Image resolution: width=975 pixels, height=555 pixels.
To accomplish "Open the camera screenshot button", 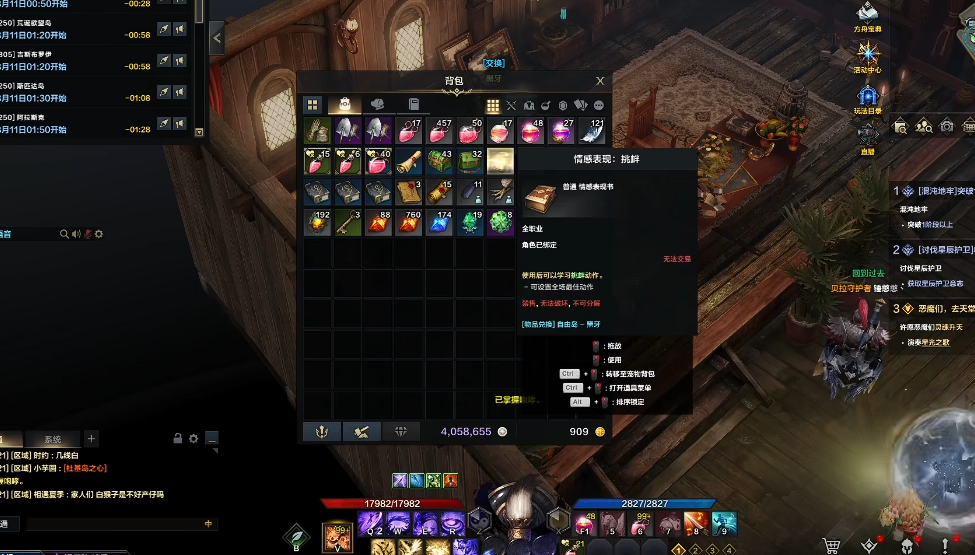I will click(x=945, y=126).
